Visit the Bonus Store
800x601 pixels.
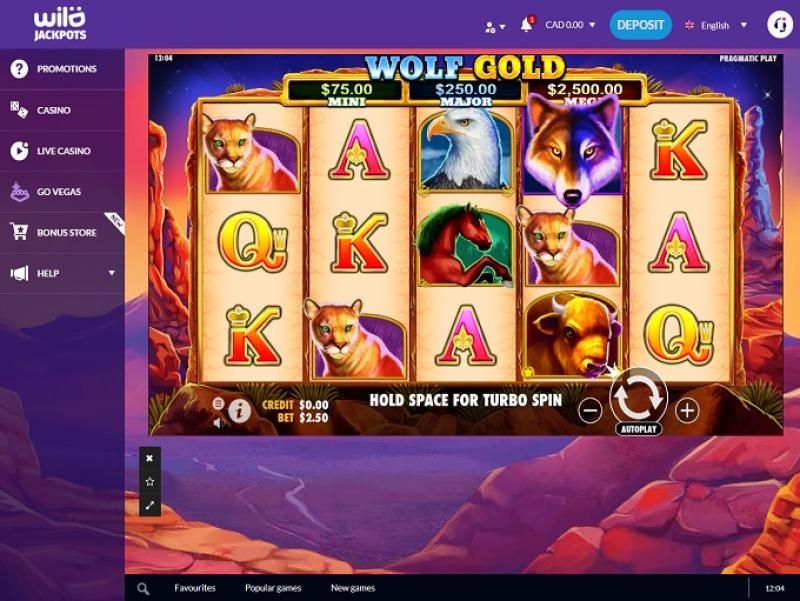tap(66, 232)
